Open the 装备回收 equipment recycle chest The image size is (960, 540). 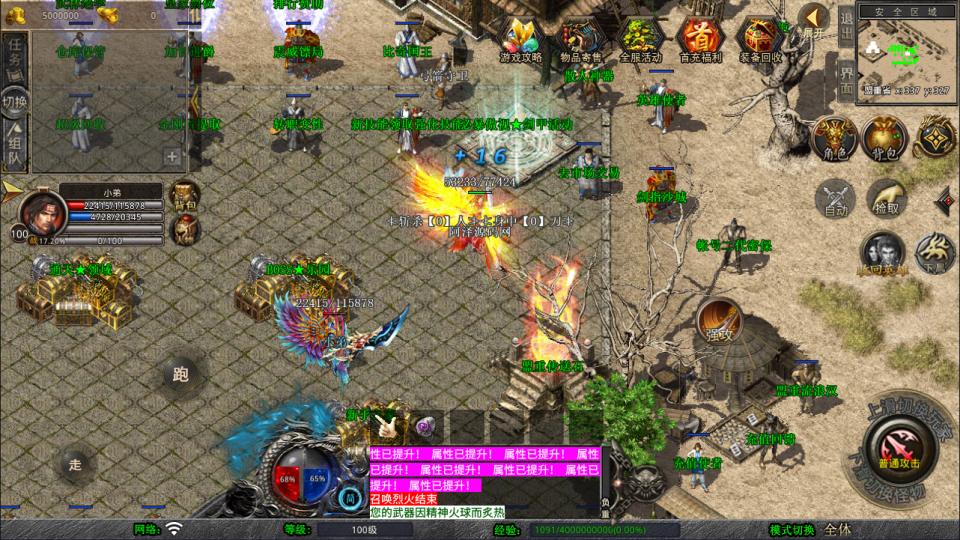(x=760, y=37)
